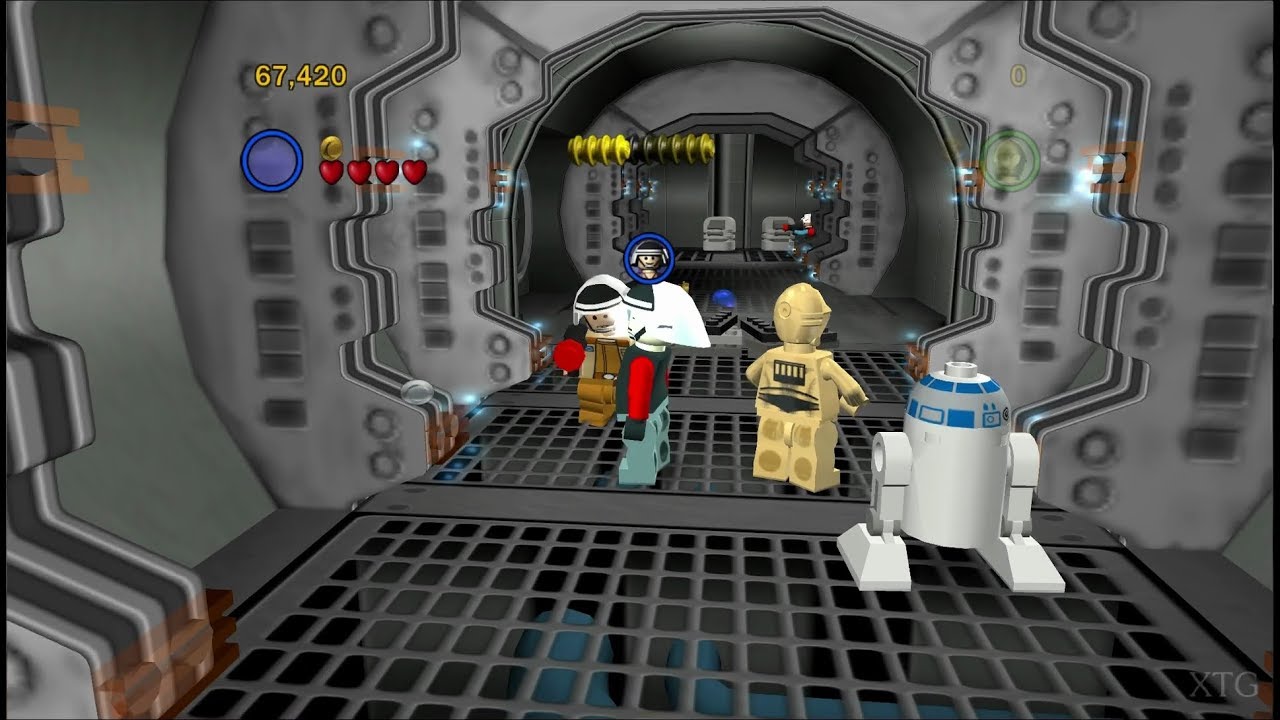This screenshot has height=720, width=1280.
Task: Click the green character portrait icon top right
Action: (x=1010, y=158)
